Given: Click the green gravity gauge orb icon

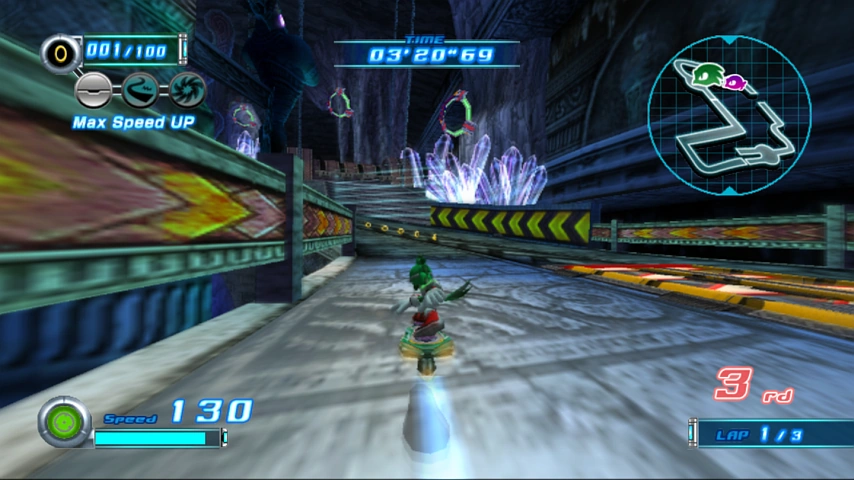Looking at the screenshot, I should pos(64,421).
